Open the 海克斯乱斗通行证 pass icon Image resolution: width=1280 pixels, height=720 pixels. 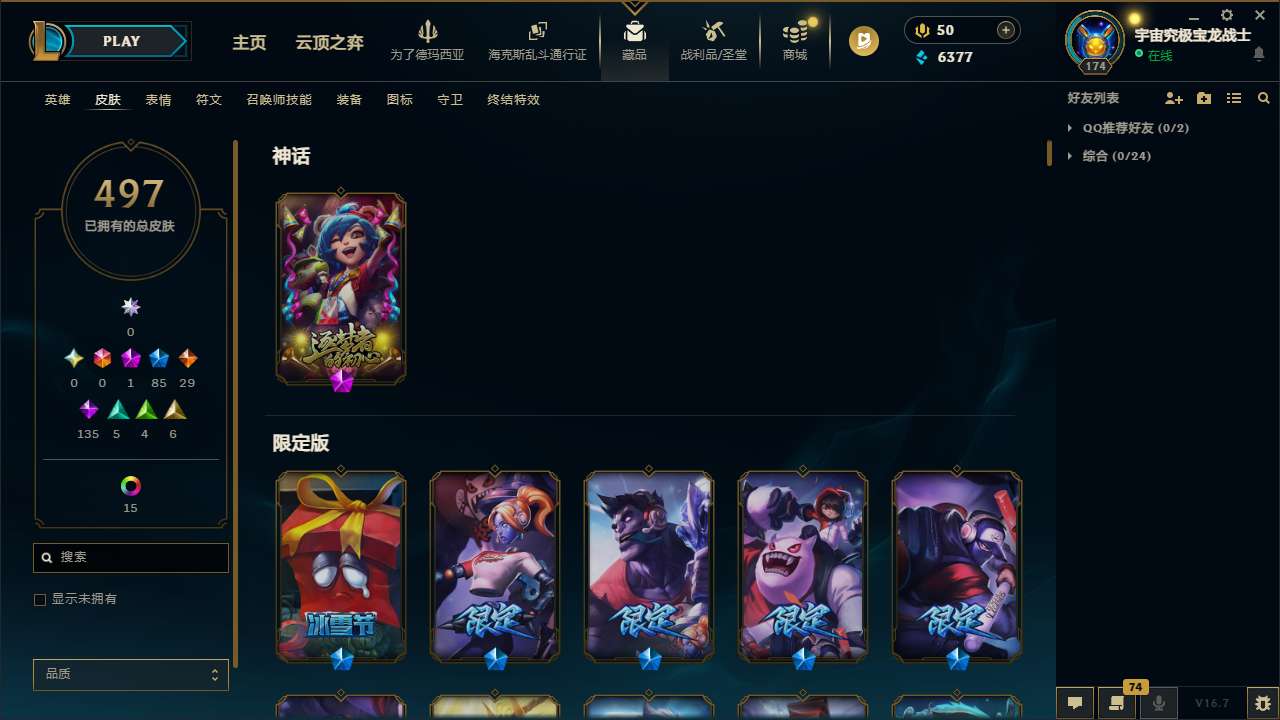[x=537, y=40]
